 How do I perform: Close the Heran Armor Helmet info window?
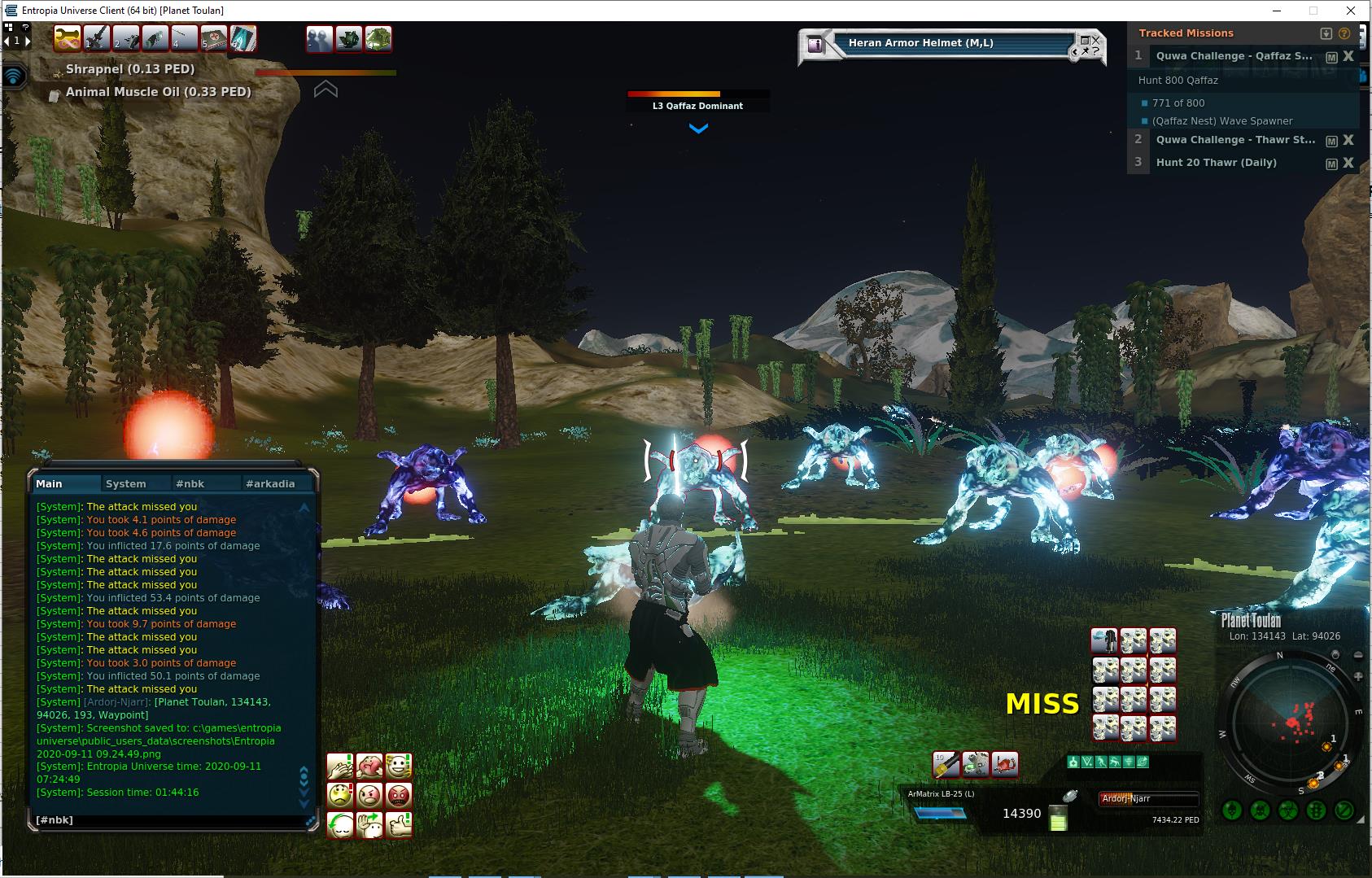1095,39
